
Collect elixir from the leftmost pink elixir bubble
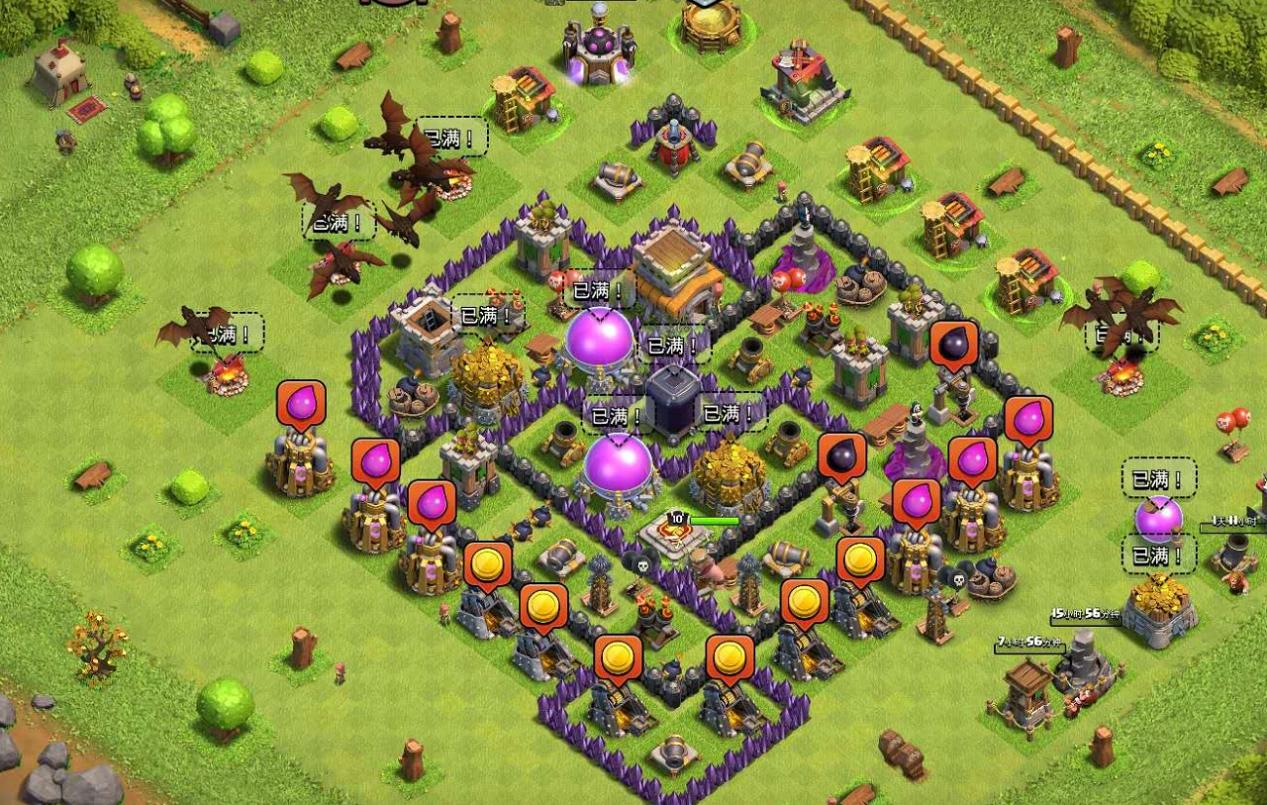(300, 404)
